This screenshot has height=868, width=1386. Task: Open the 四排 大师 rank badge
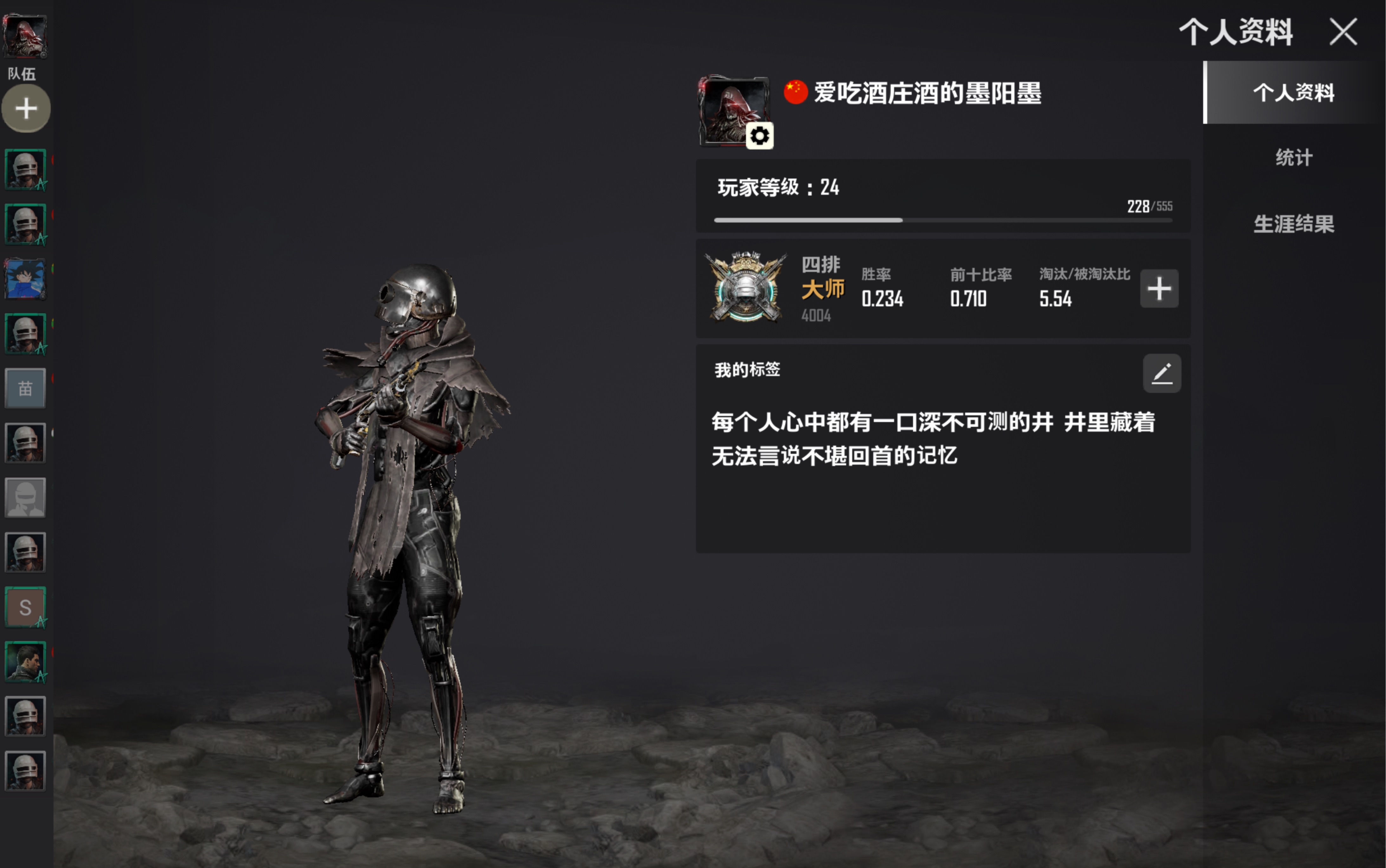pos(746,287)
